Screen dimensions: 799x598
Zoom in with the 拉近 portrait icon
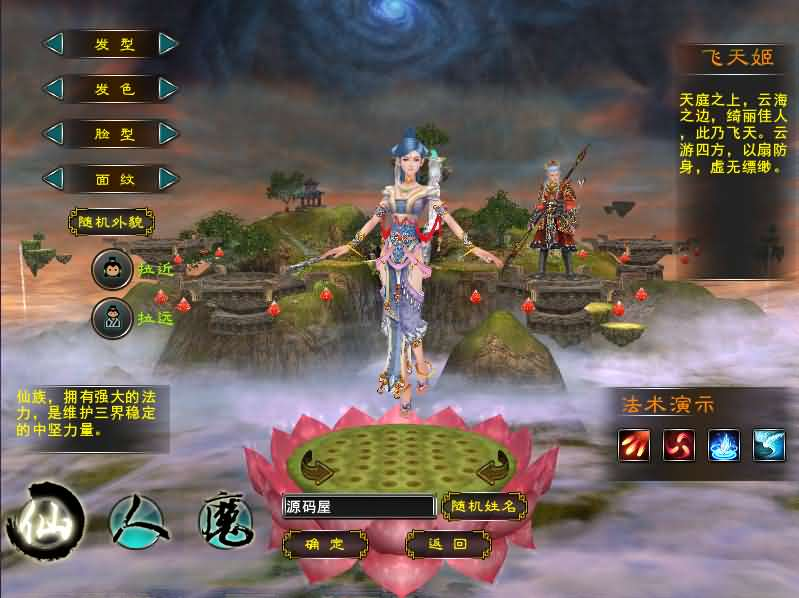click(112, 269)
